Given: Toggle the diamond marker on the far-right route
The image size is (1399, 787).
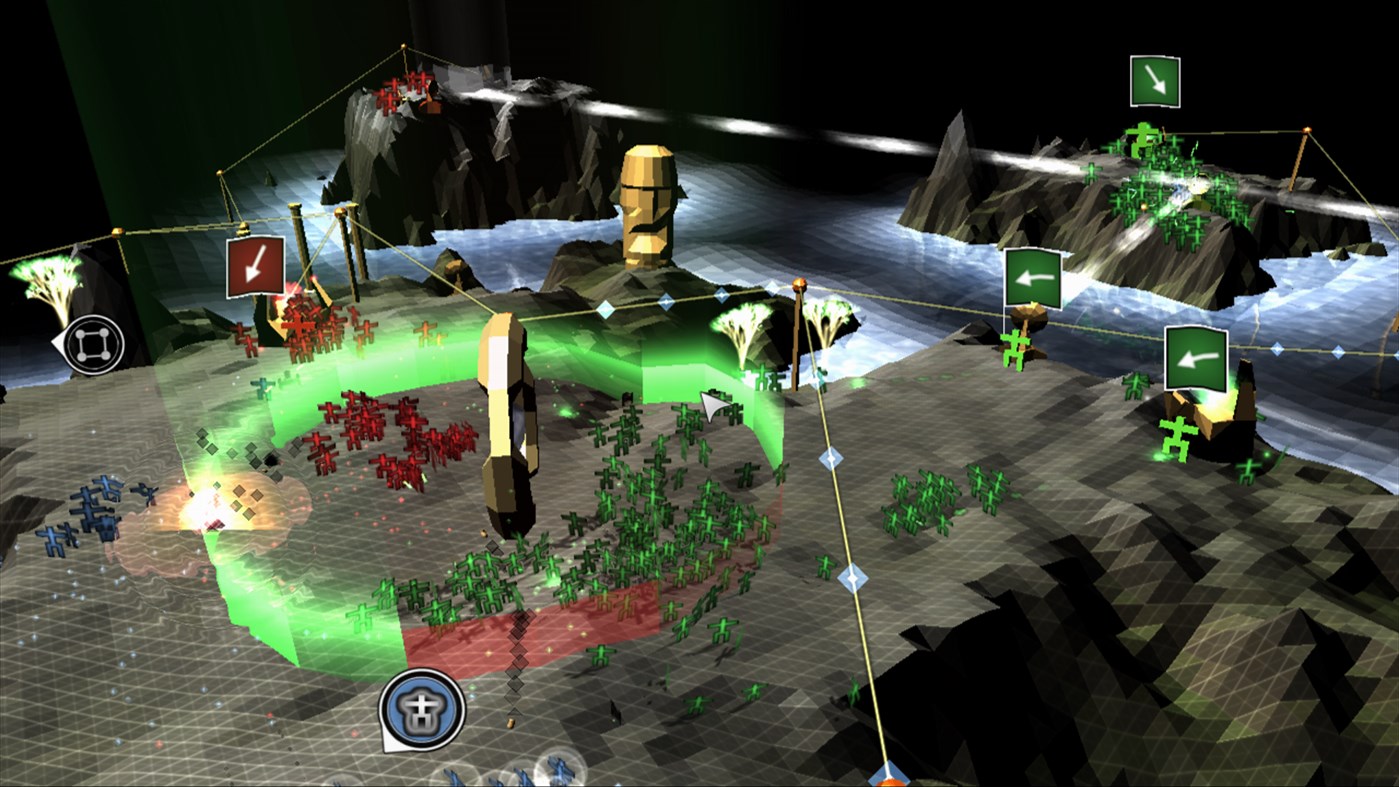Looking at the screenshot, I should (x=1338, y=351).
